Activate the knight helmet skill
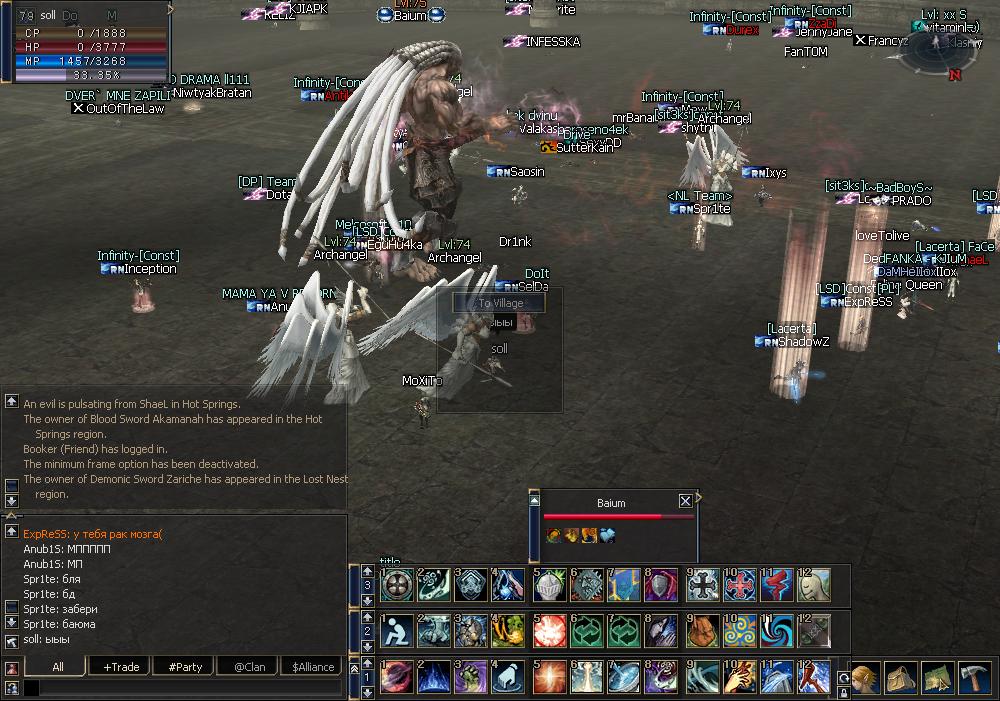The height and width of the screenshot is (701, 1000). click(549, 586)
